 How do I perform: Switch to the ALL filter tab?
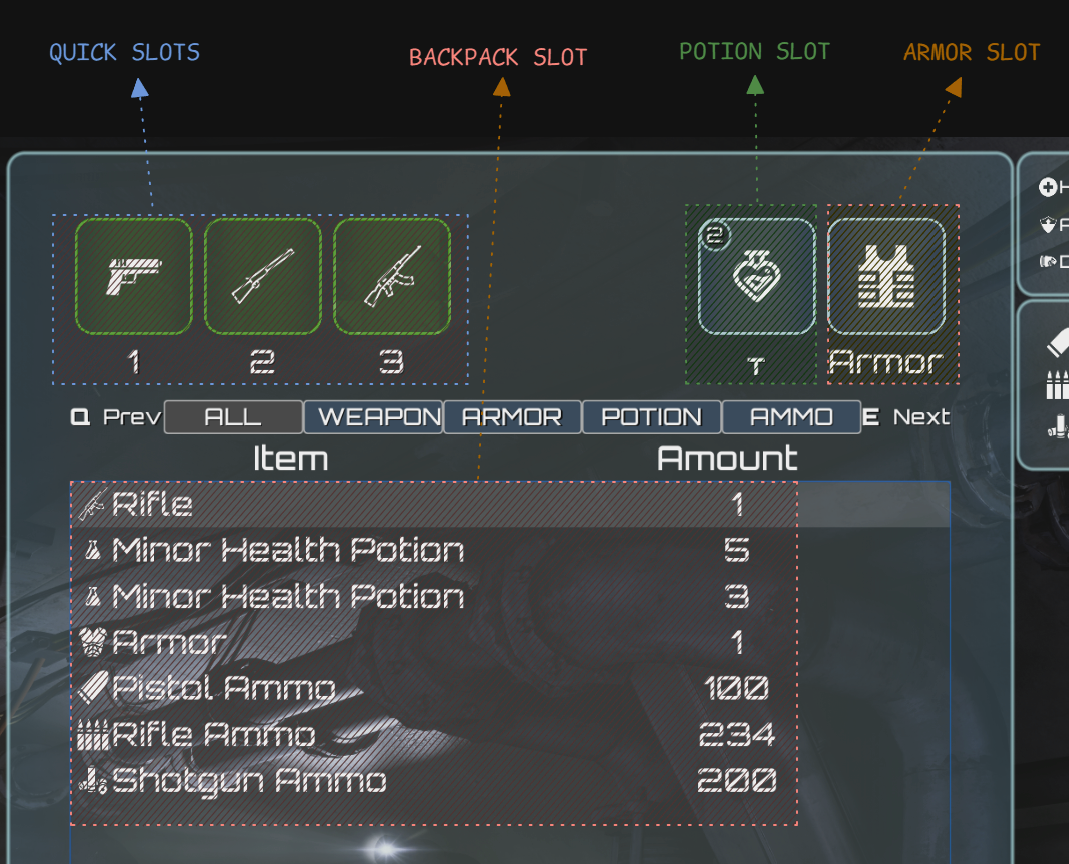pos(233,417)
